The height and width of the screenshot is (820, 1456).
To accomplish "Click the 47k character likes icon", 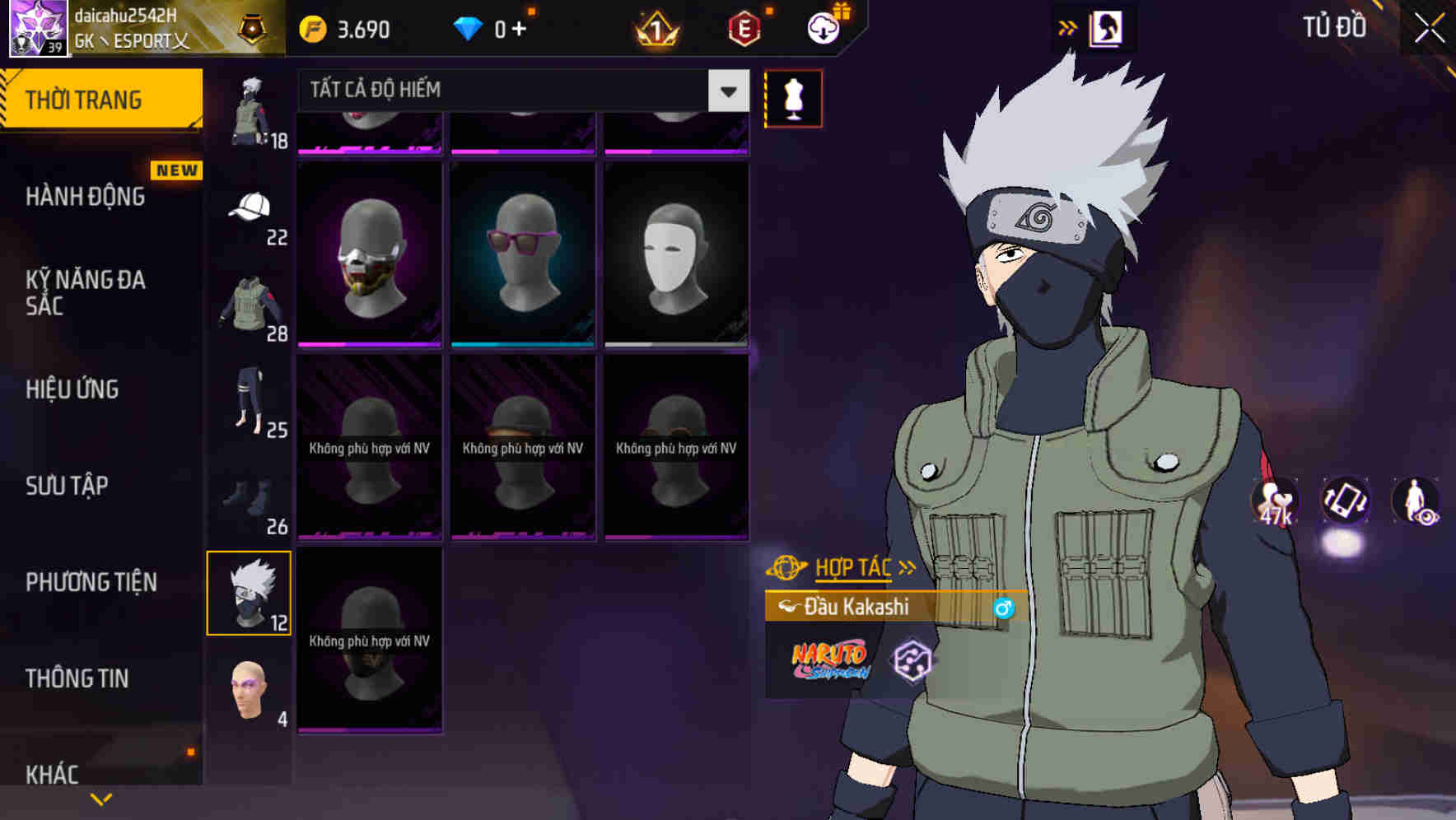I will (1272, 502).
